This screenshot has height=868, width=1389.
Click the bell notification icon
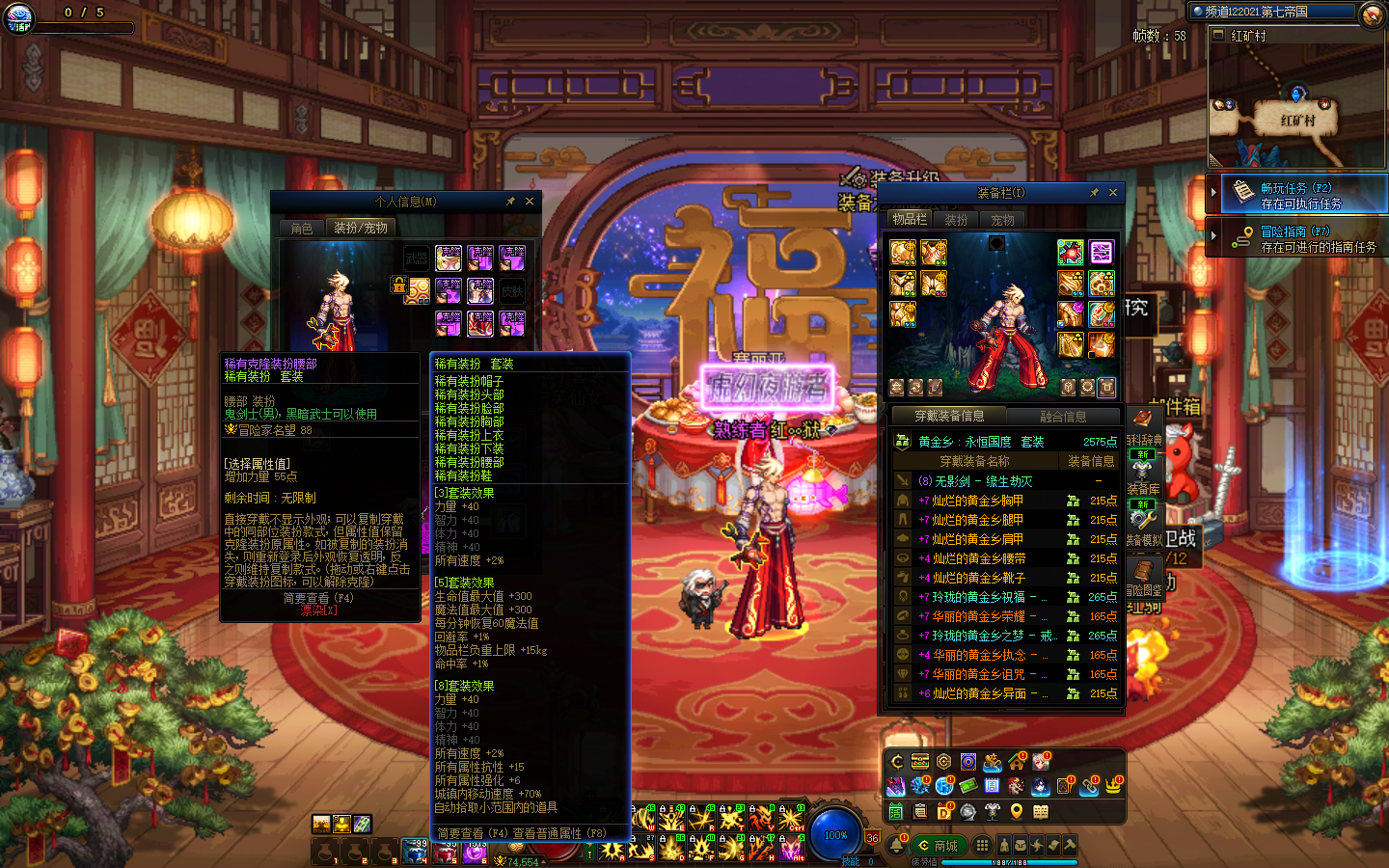[897, 846]
